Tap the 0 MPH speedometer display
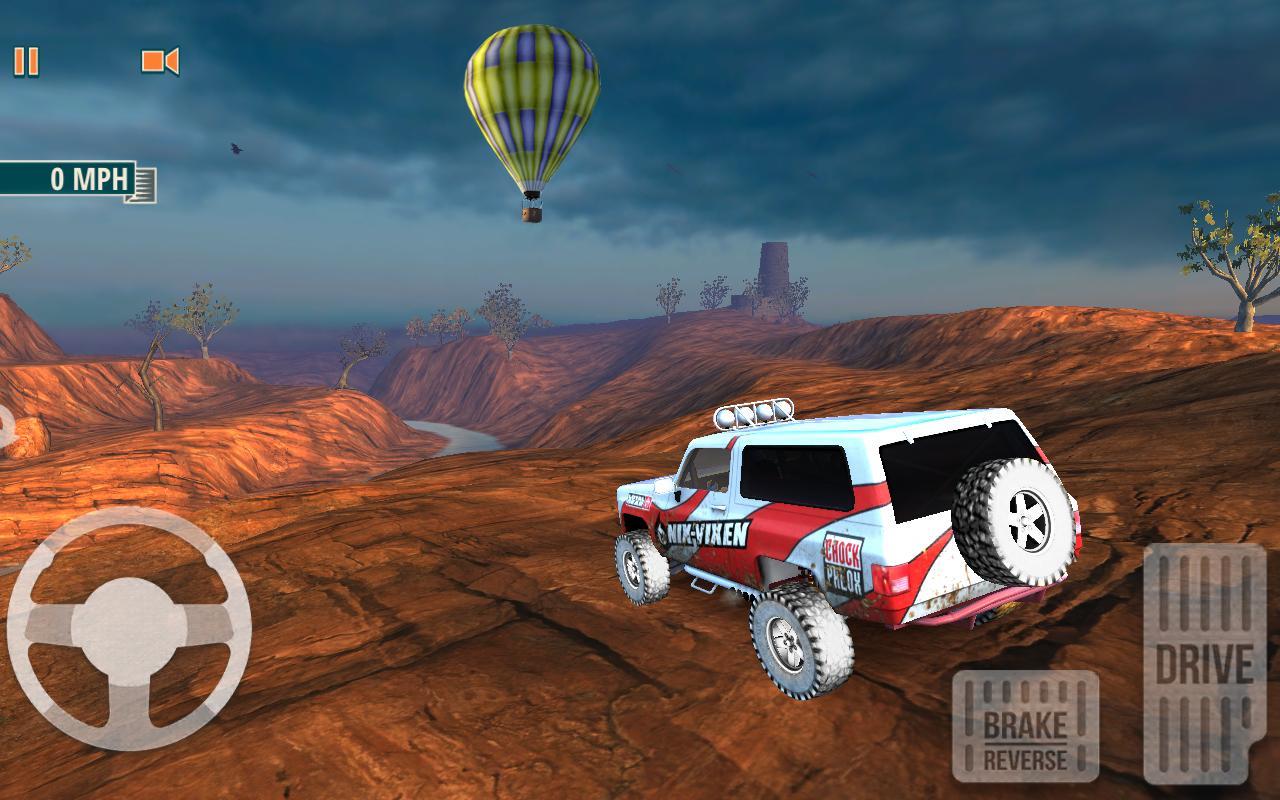 pos(75,180)
